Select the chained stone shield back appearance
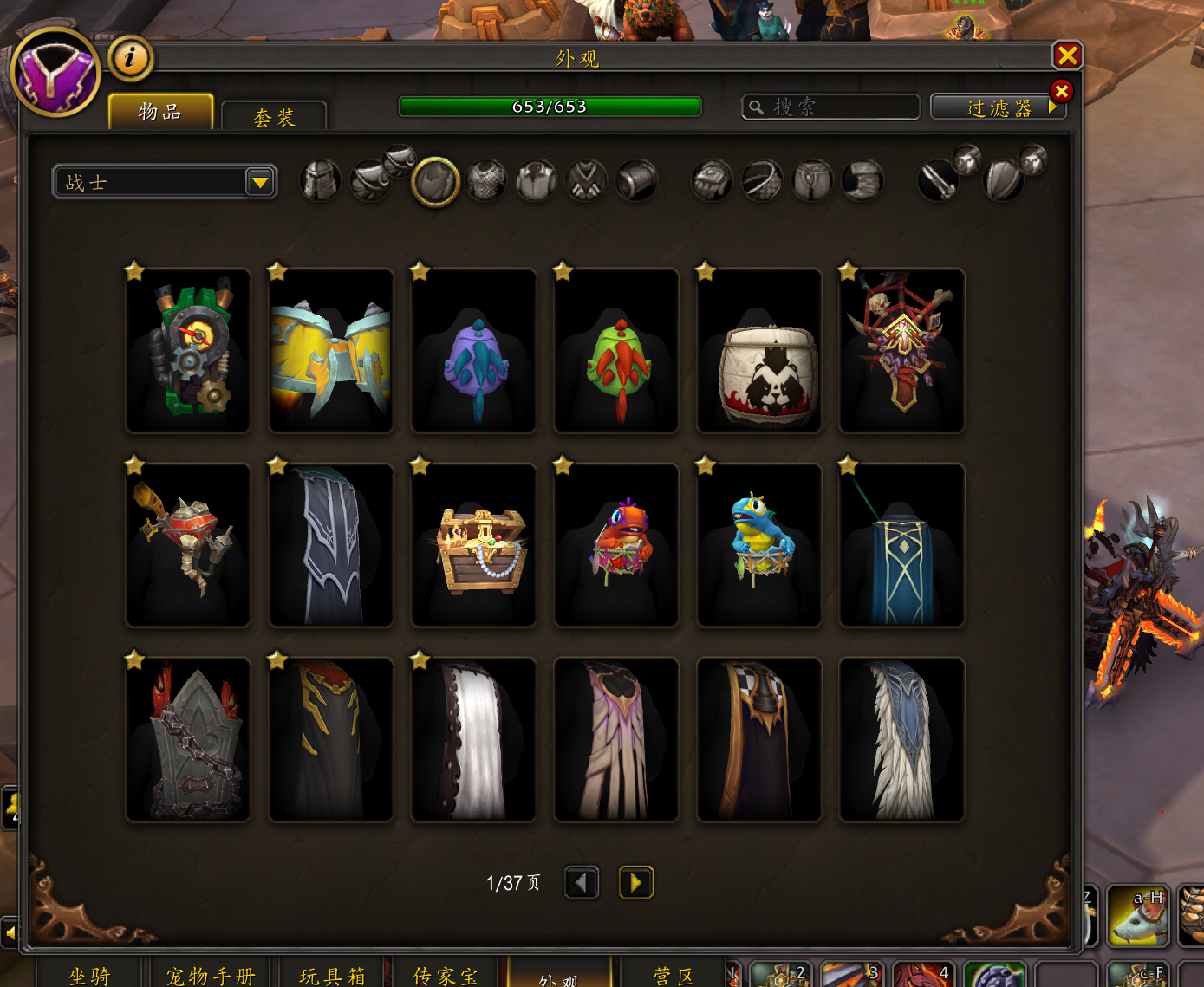1204x987 pixels. click(188, 739)
